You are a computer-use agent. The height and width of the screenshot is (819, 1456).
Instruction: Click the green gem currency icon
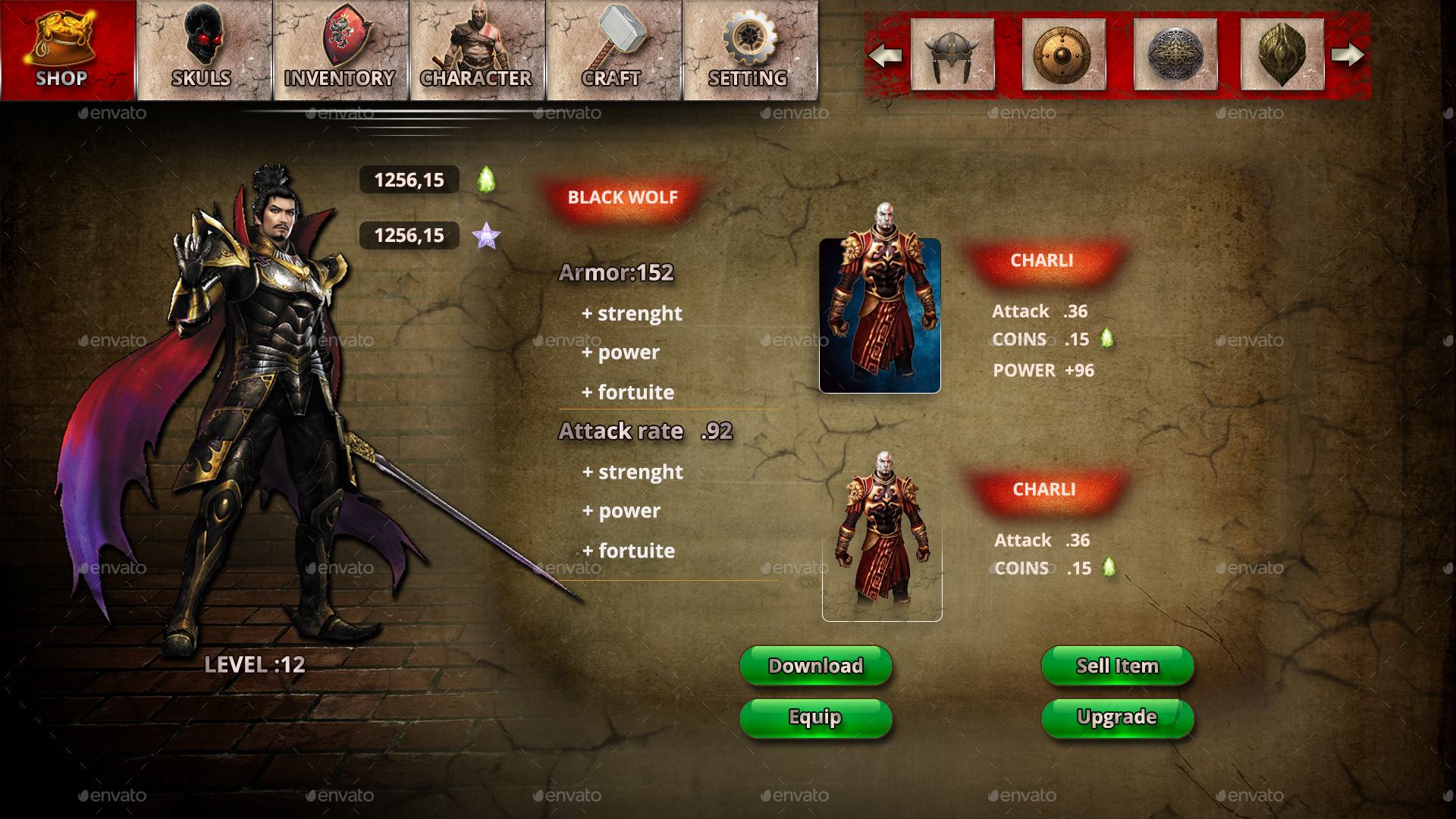click(485, 180)
